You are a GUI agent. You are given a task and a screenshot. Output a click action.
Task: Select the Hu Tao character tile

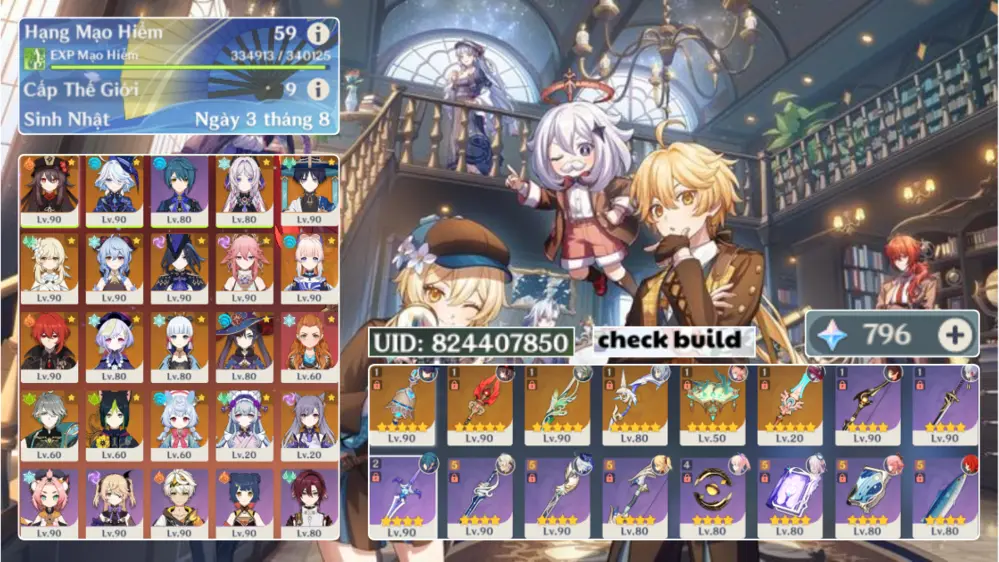[x=50, y=190]
